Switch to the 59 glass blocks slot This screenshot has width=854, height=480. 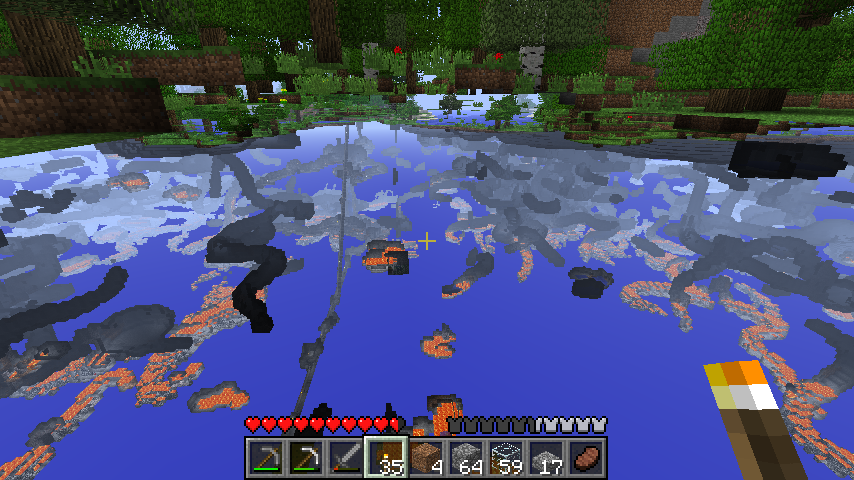click(506, 456)
